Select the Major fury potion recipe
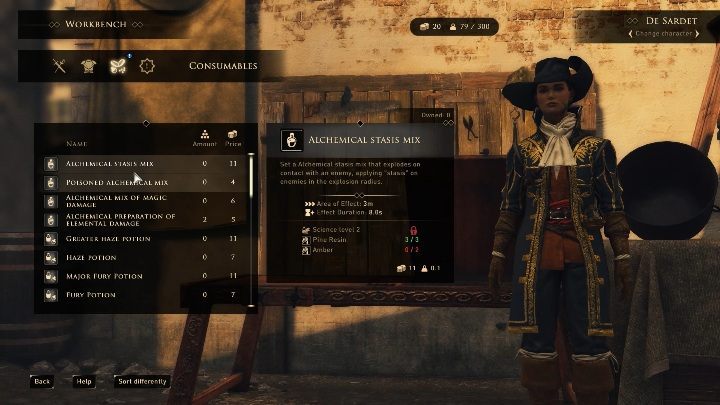The width and height of the screenshot is (720, 405). tap(103, 276)
